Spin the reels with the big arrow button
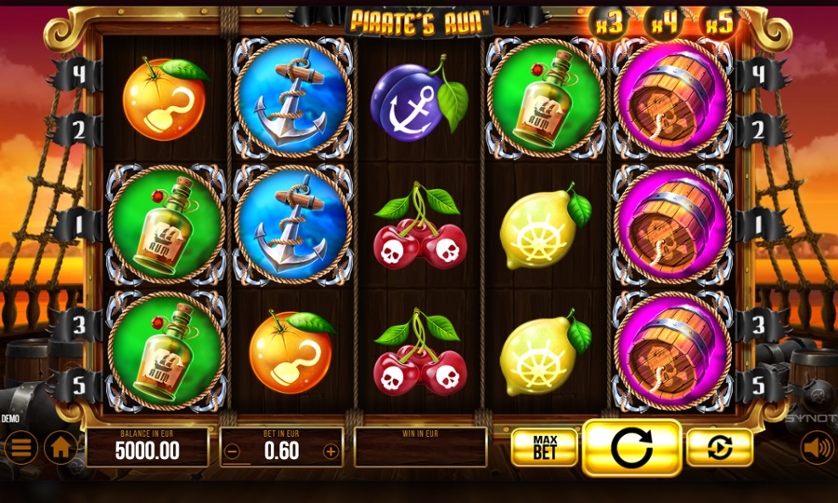Viewport: 838px width, 503px height. pos(631,447)
